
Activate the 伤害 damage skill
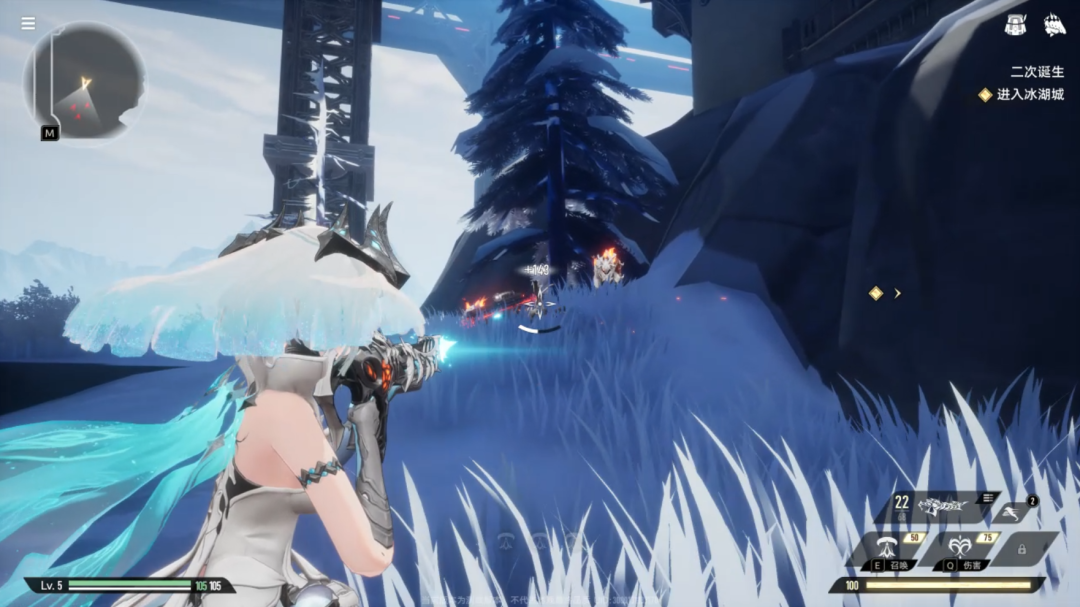[x=961, y=548]
